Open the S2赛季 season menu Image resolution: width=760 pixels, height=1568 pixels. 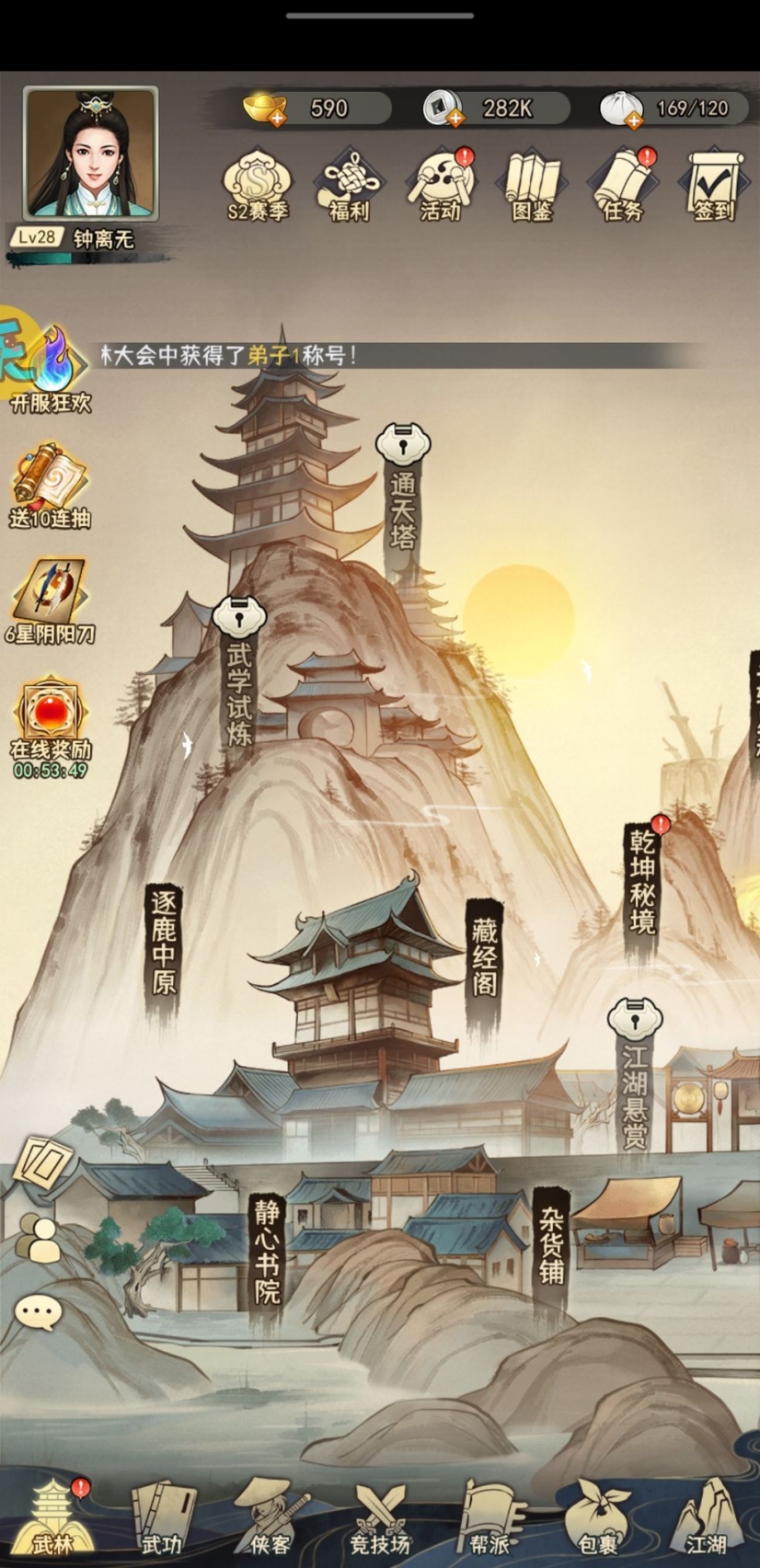click(258, 185)
